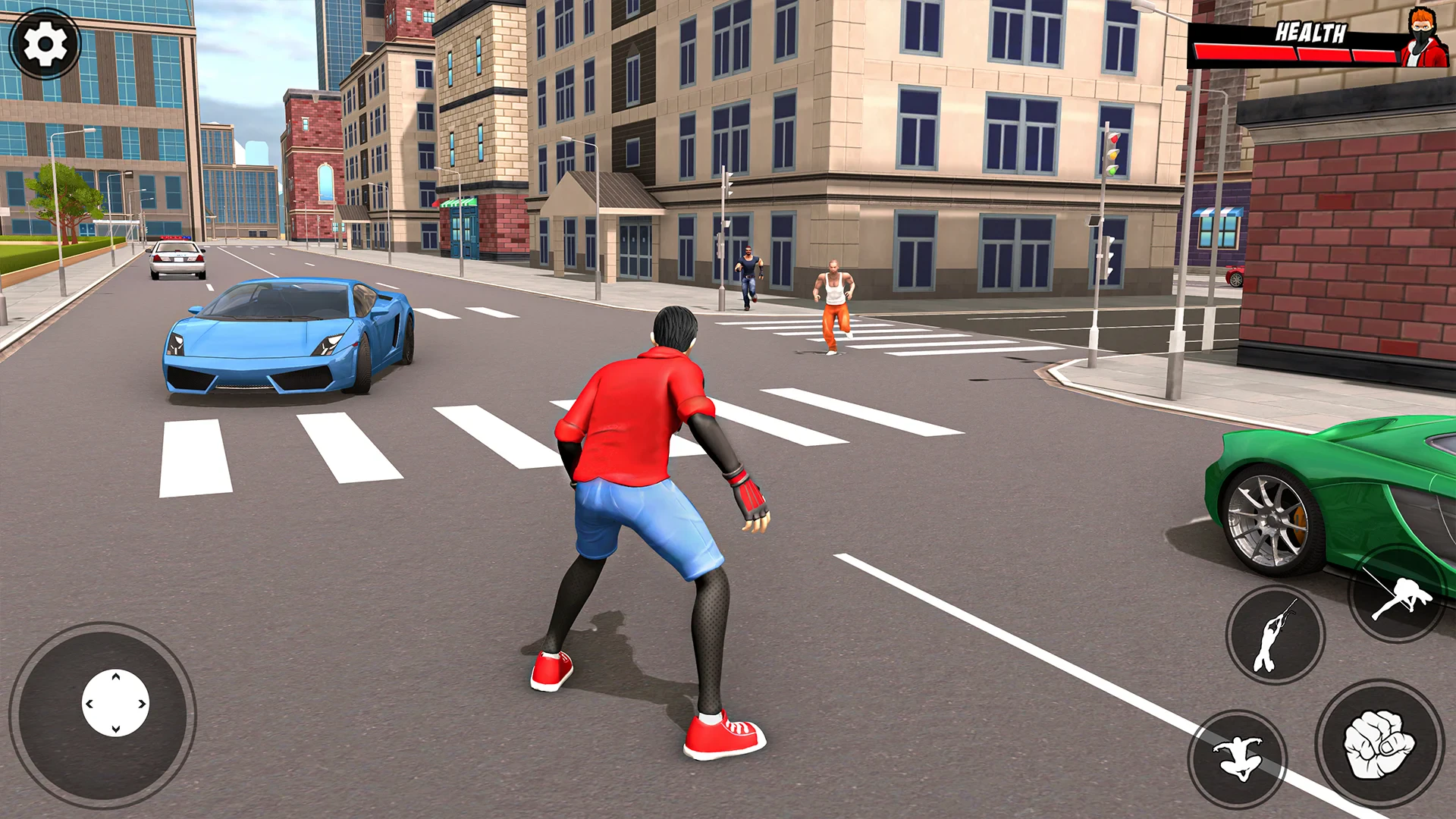Use the jumping spider pose ability
The image size is (1456, 819).
coord(1238,758)
